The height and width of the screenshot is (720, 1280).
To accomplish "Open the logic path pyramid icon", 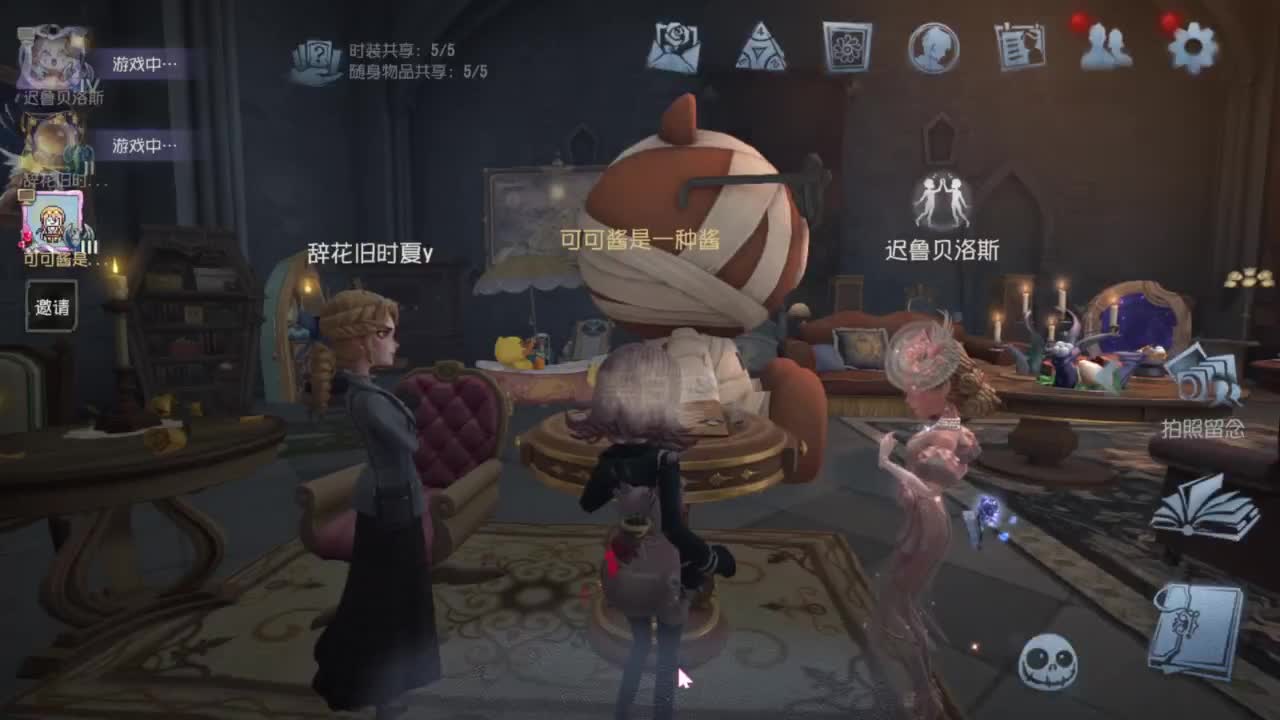I will 760,48.
